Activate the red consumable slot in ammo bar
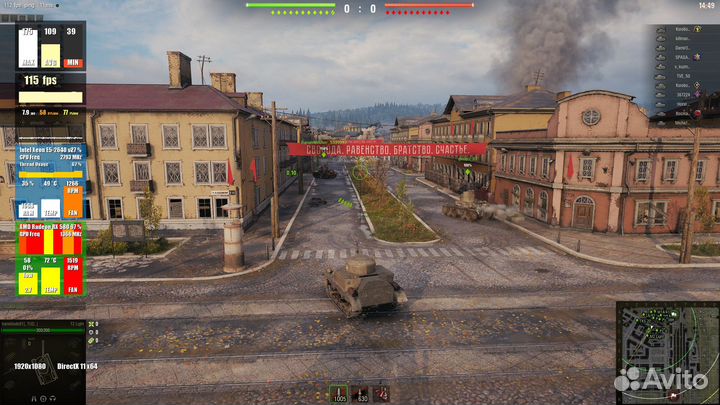Image resolution: width=720 pixels, height=405 pixels. point(381,392)
